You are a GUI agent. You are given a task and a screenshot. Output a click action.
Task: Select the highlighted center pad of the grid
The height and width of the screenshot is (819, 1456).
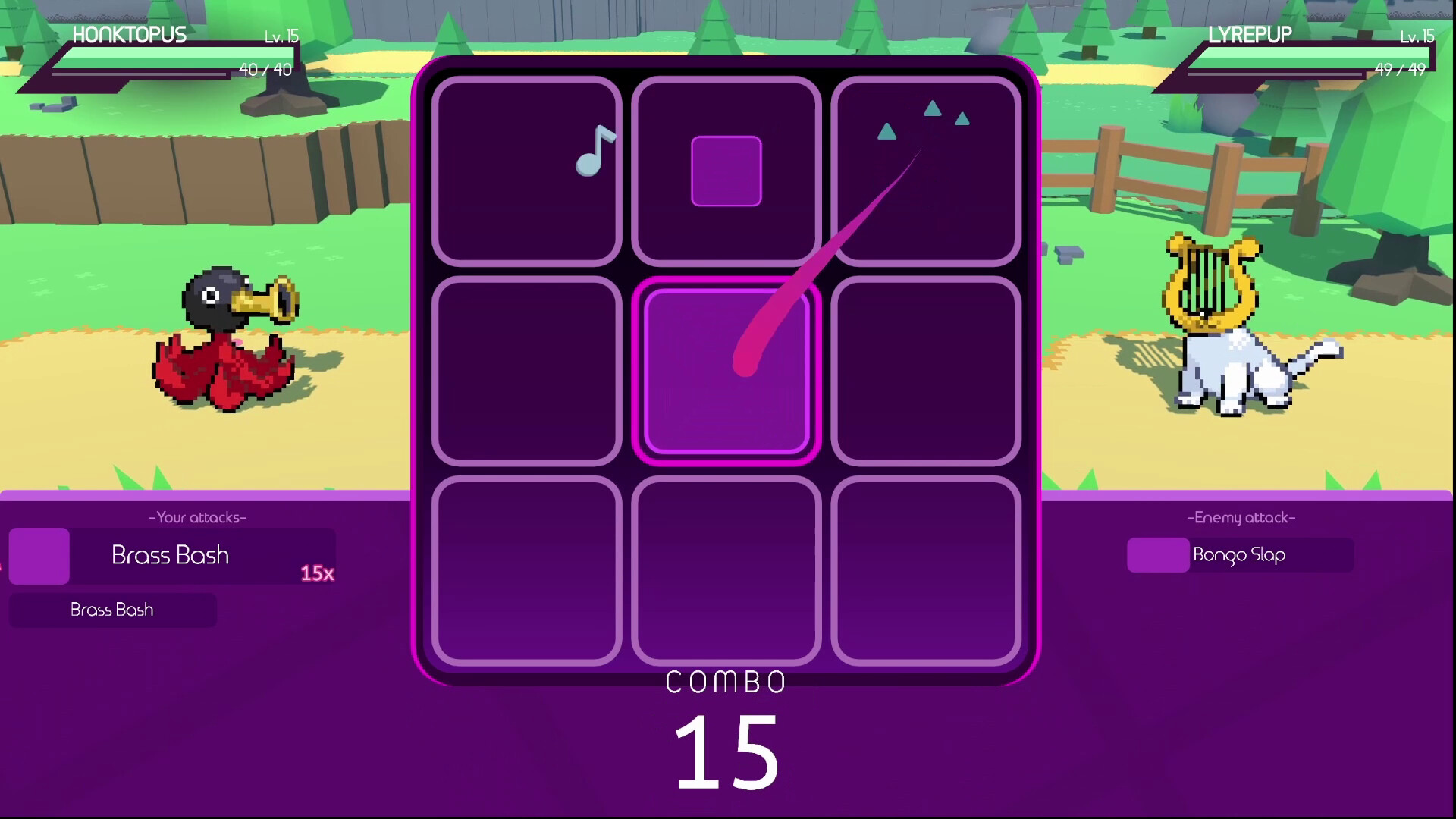[726, 369]
